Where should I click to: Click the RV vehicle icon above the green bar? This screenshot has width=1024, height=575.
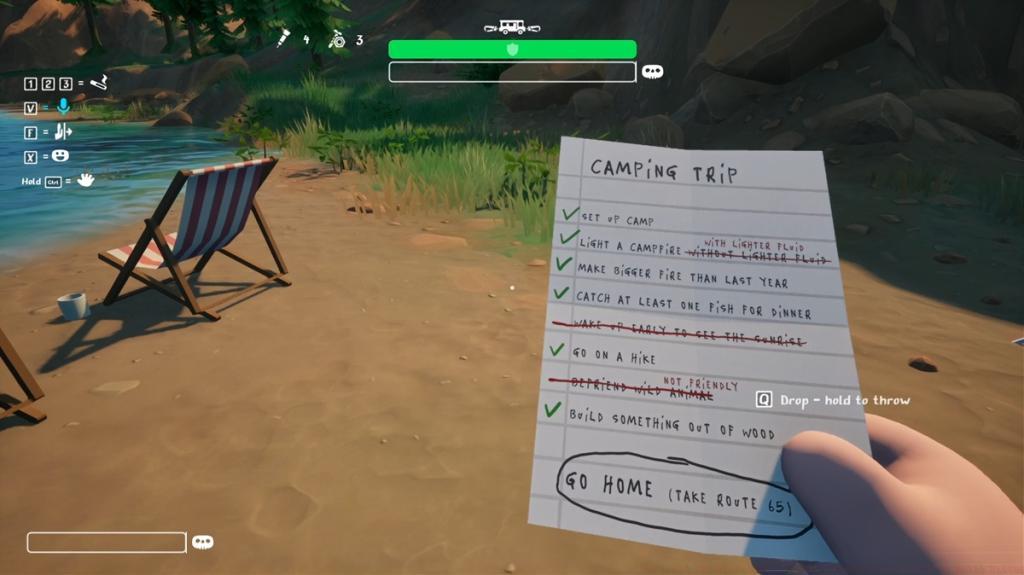pyautogui.click(x=511, y=28)
